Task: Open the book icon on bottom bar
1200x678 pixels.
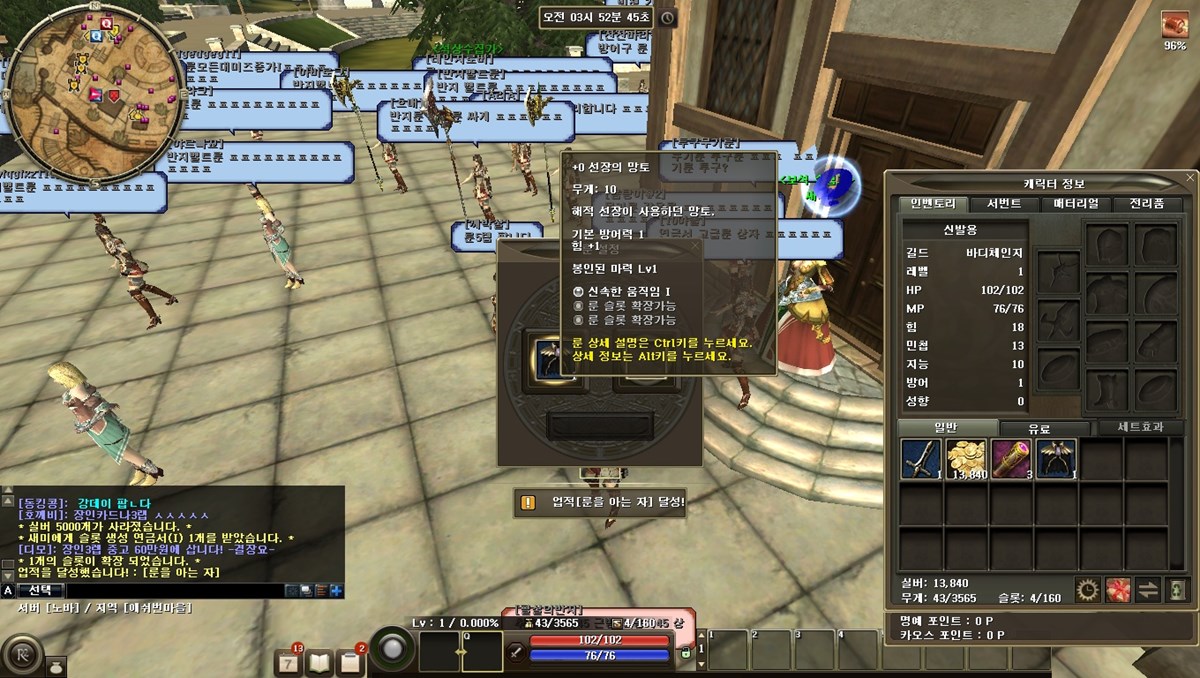Action: (x=319, y=661)
